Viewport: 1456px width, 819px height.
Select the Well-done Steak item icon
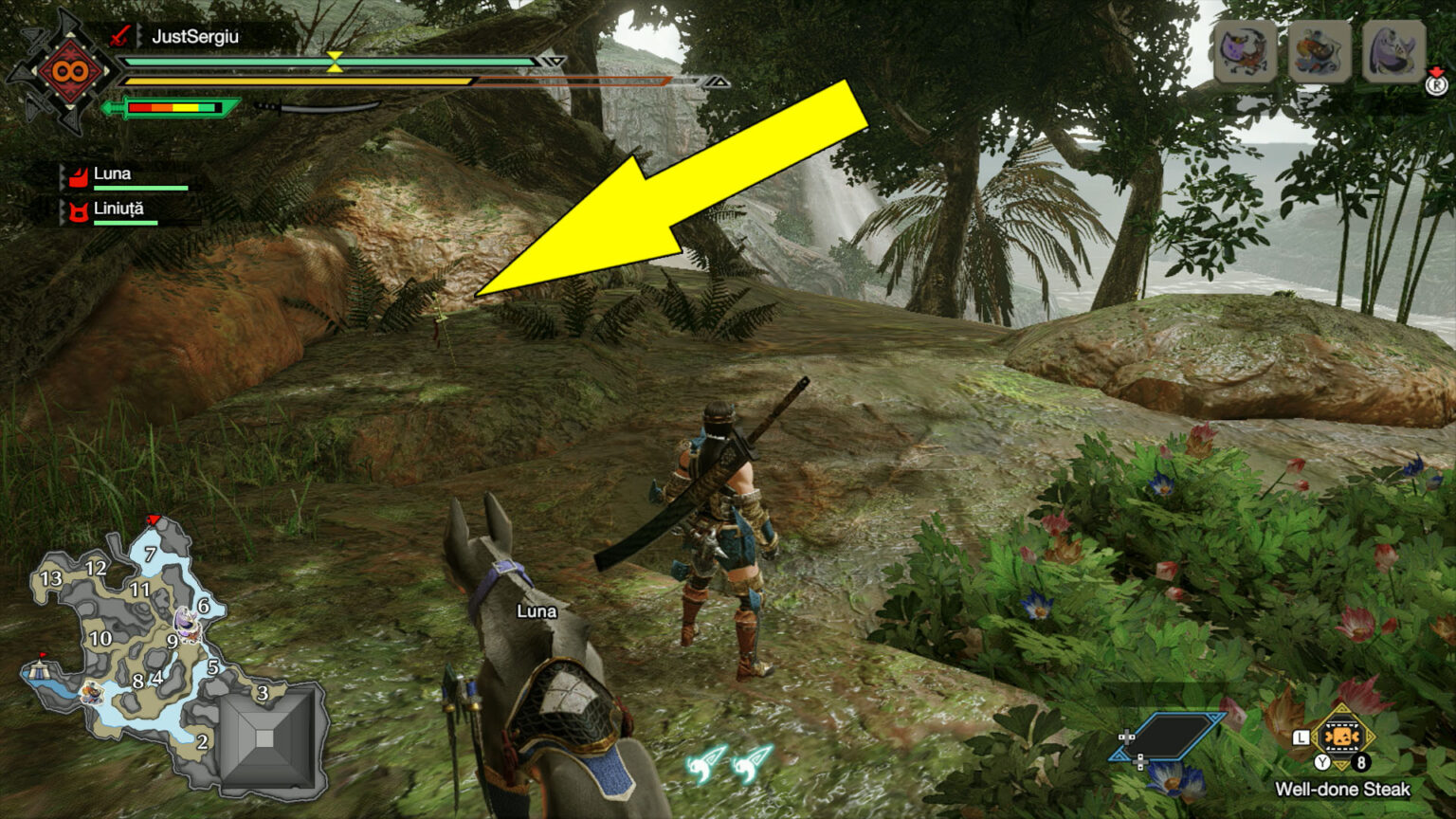pos(1341,737)
